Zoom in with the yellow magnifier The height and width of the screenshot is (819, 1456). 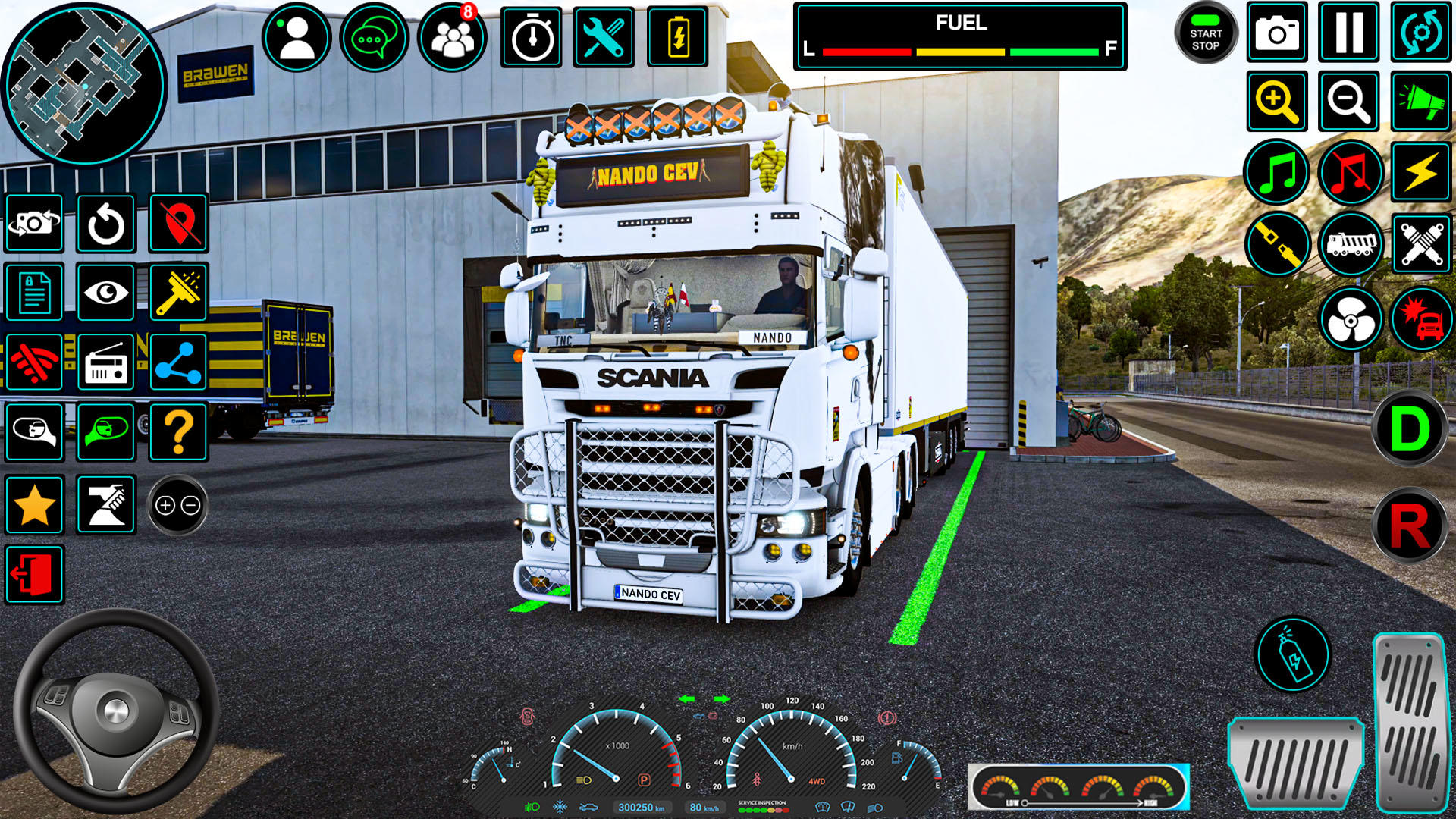[x=1277, y=102]
